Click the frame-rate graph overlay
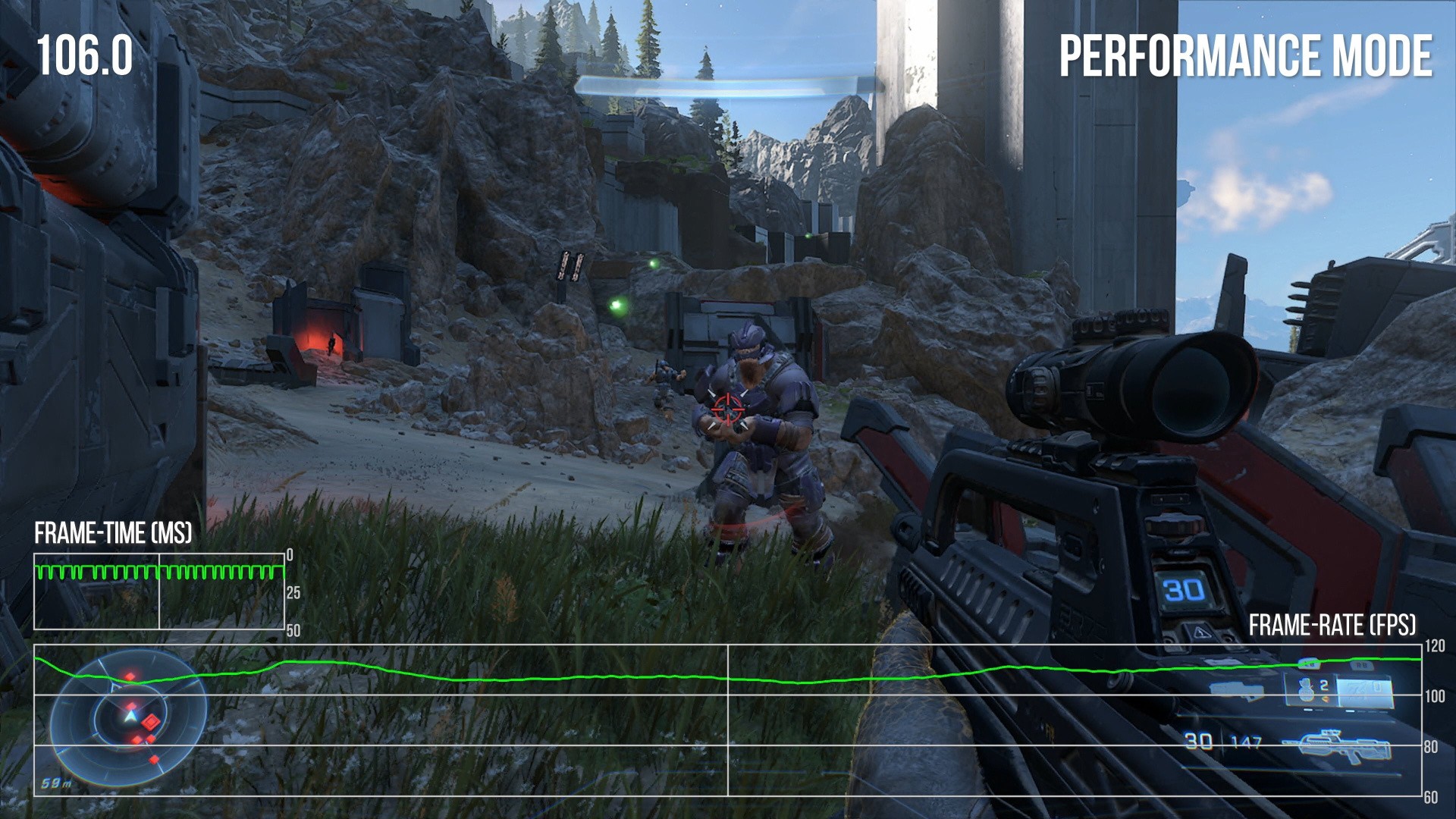This screenshot has width=1456, height=819. pyautogui.click(x=726, y=720)
